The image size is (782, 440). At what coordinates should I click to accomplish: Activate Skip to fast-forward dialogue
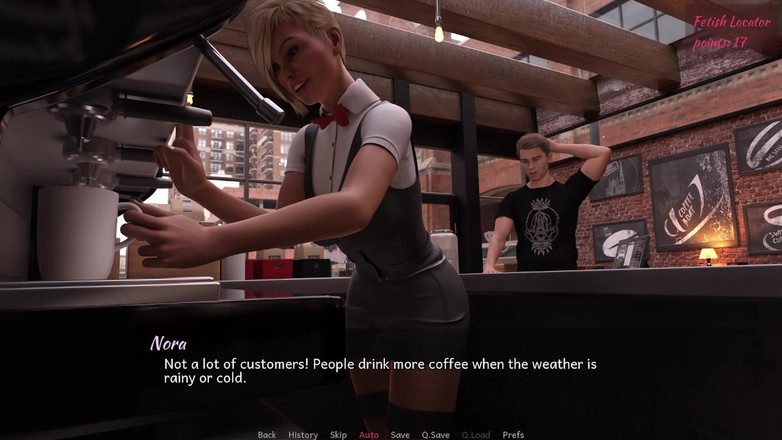(339, 434)
